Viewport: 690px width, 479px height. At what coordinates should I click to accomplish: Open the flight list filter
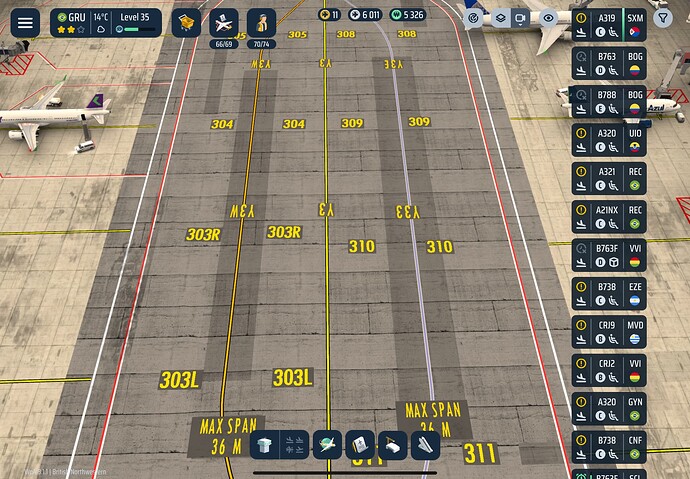(662, 18)
